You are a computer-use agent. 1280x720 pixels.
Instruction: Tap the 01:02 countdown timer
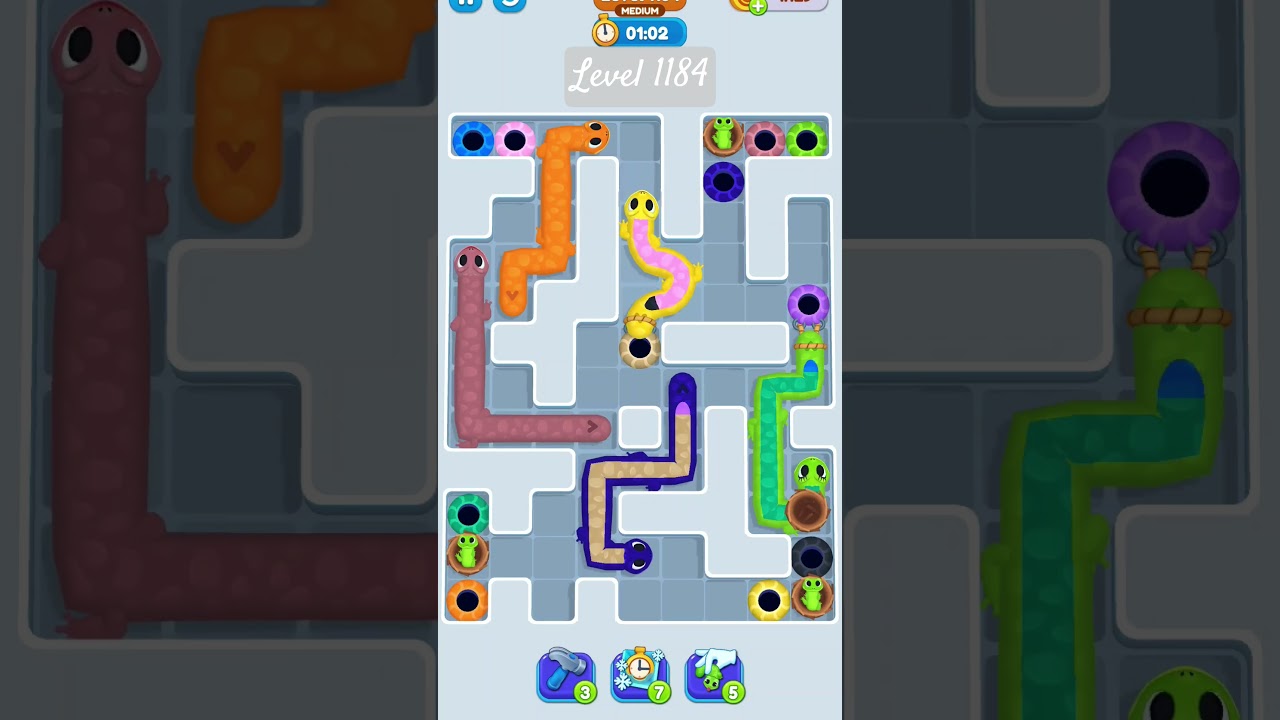pos(651,33)
